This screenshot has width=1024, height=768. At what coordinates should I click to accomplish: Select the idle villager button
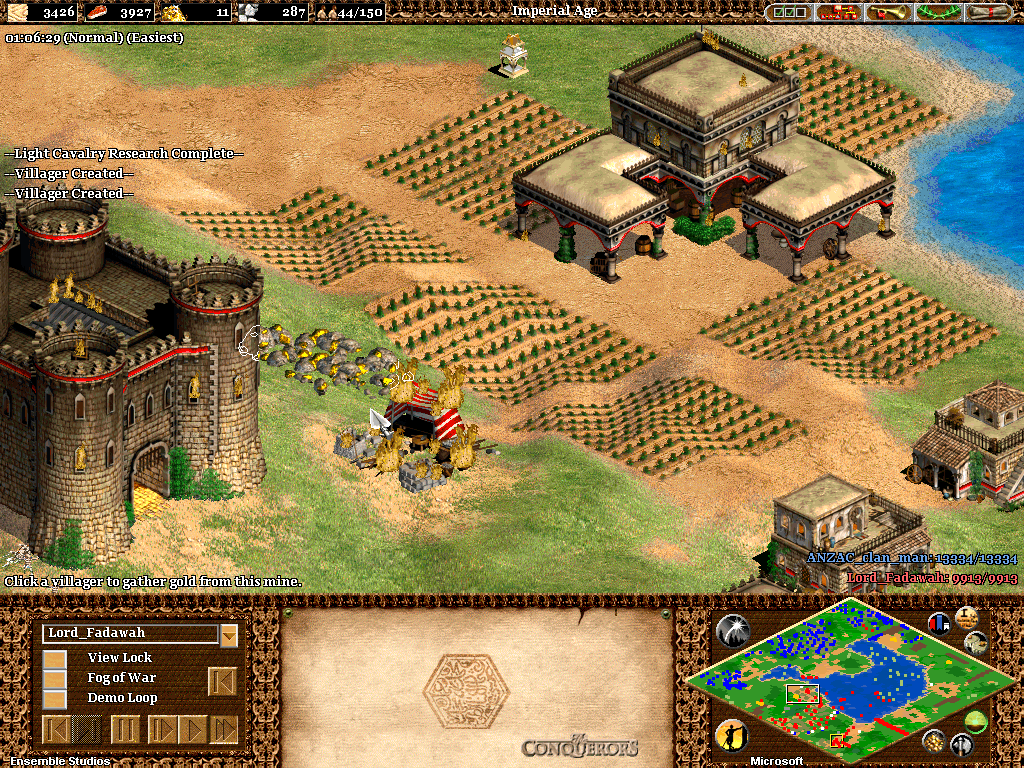point(733,736)
